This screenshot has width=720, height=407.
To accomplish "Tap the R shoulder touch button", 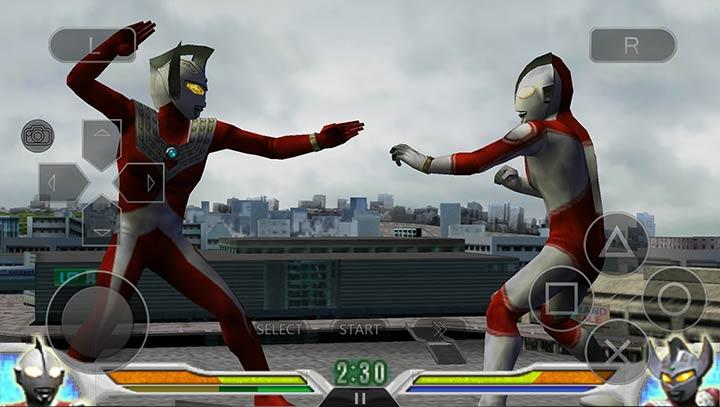I will pos(632,45).
